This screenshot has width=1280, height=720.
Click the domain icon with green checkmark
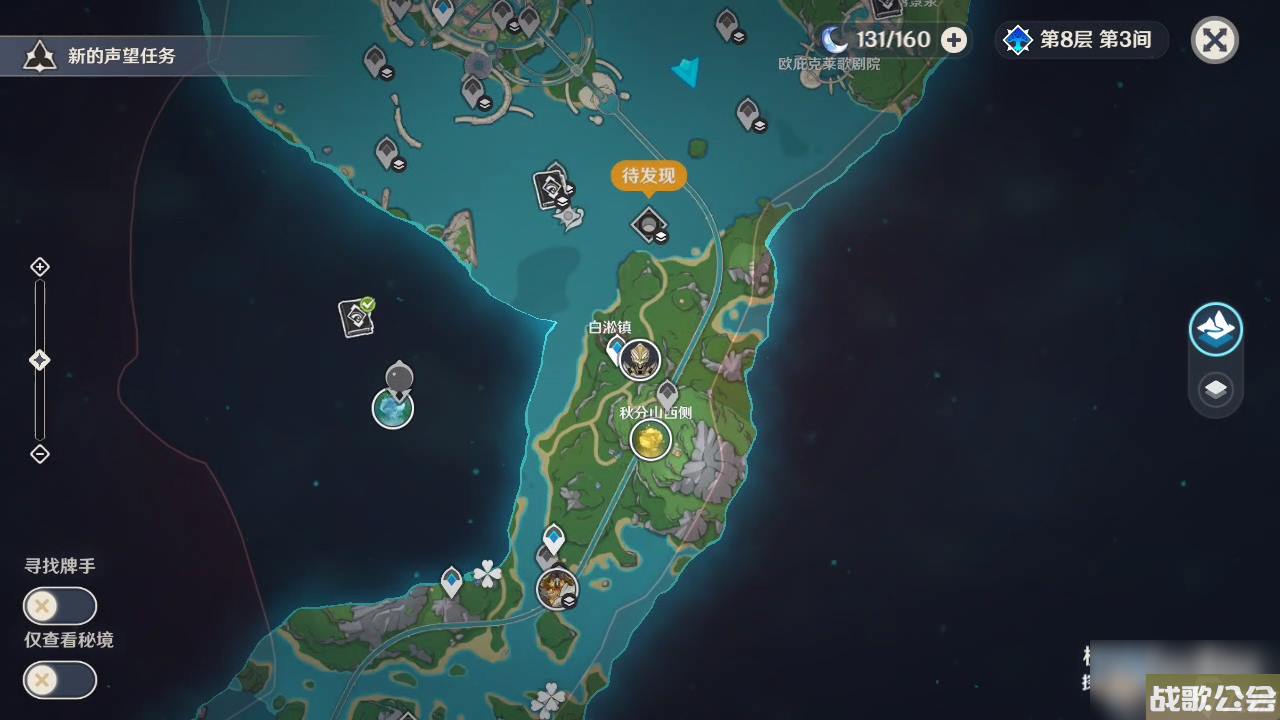pyautogui.click(x=355, y=318)
